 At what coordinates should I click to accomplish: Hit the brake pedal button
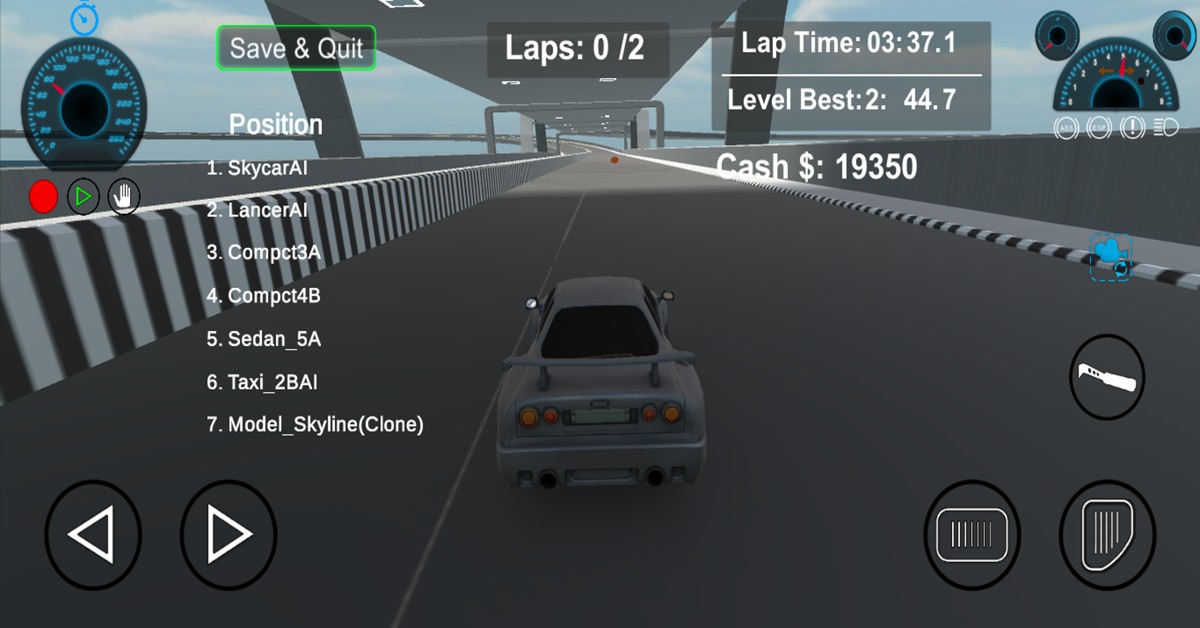972,535
